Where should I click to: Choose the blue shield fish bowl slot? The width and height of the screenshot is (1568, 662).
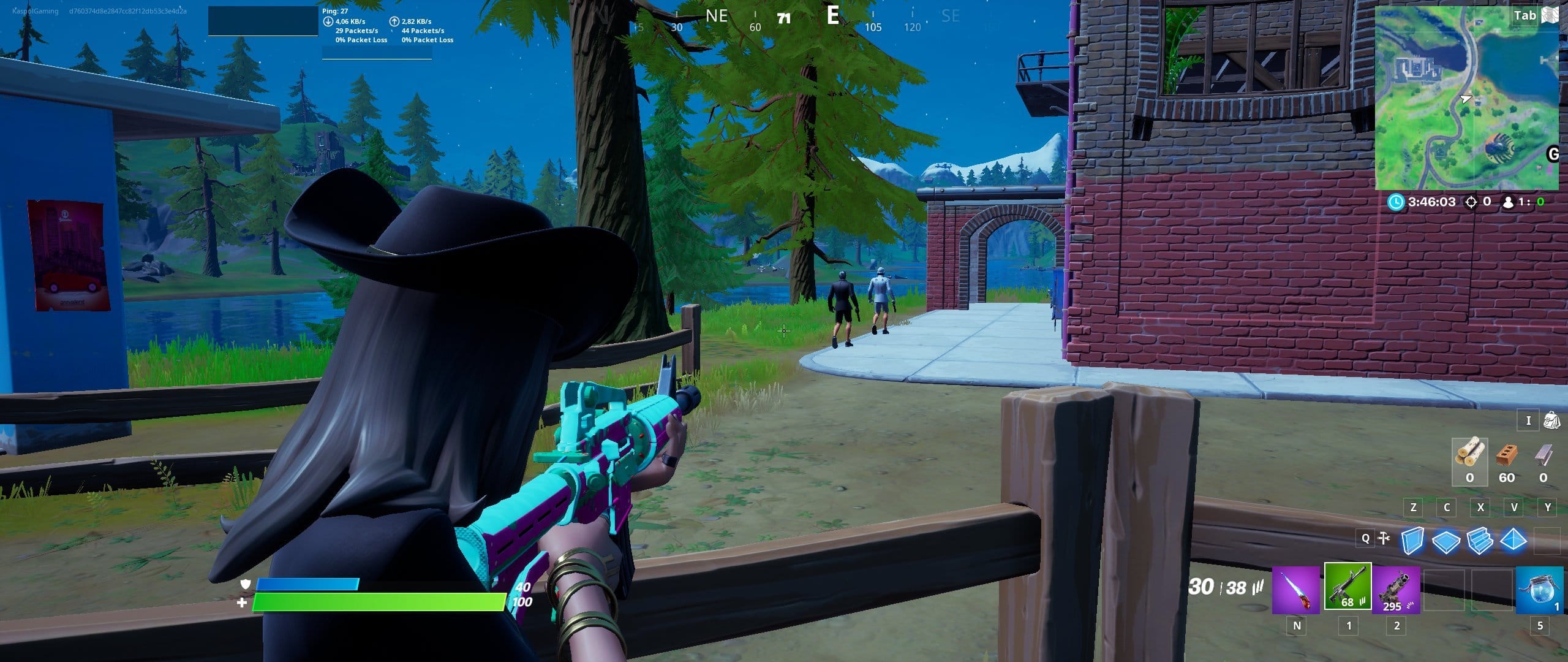click(1539, 590)
